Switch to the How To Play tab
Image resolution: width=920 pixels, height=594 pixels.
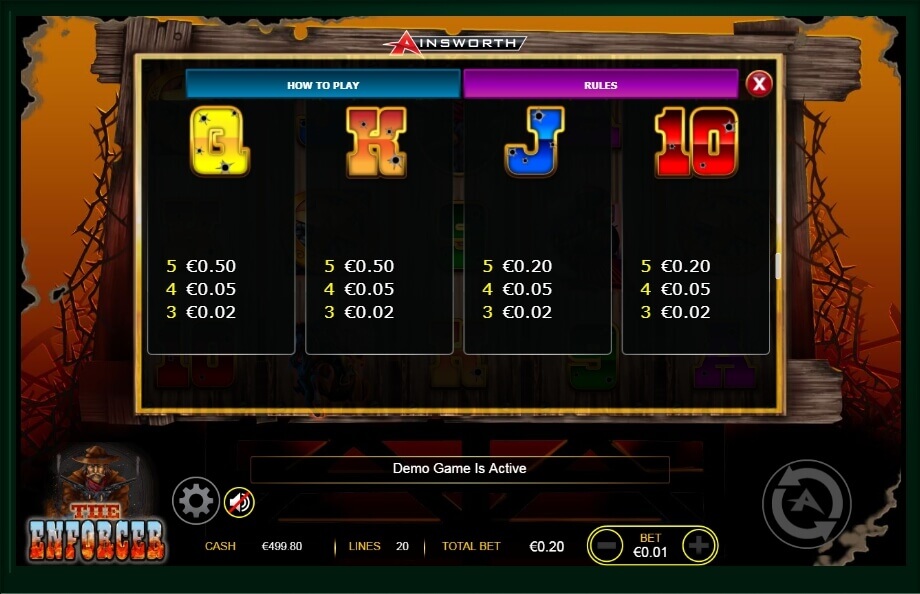click(323, 84)
